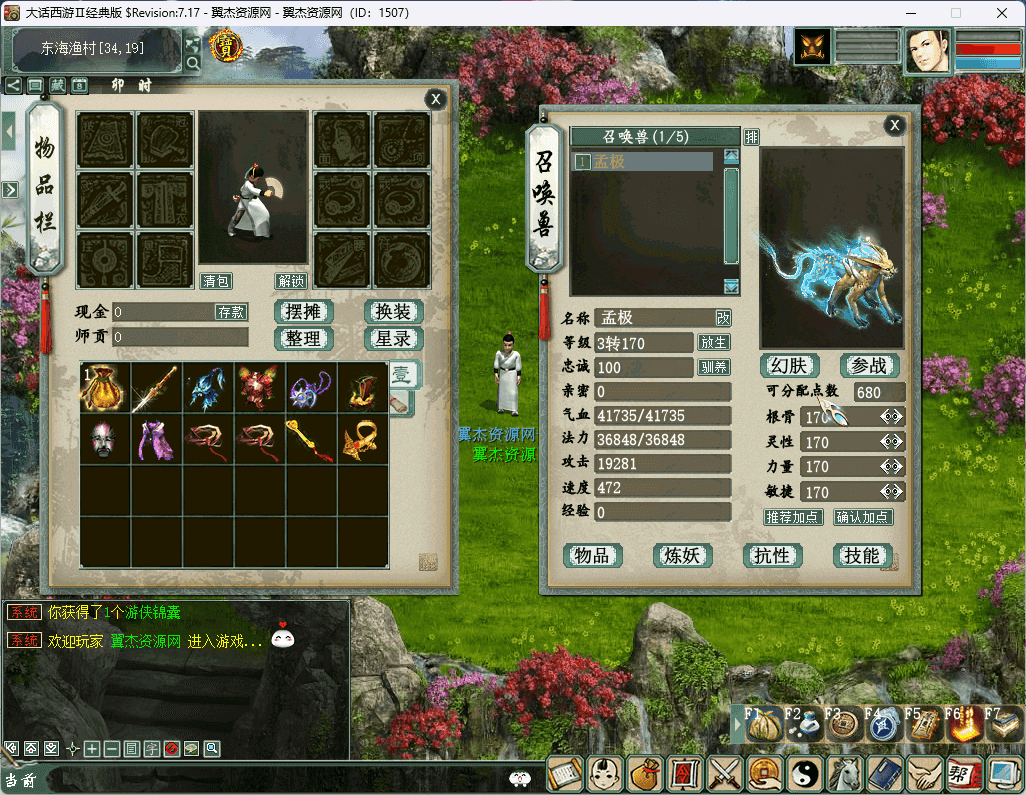Close the inventory panel
The image size is (1026, 795).
click(435, 99)
